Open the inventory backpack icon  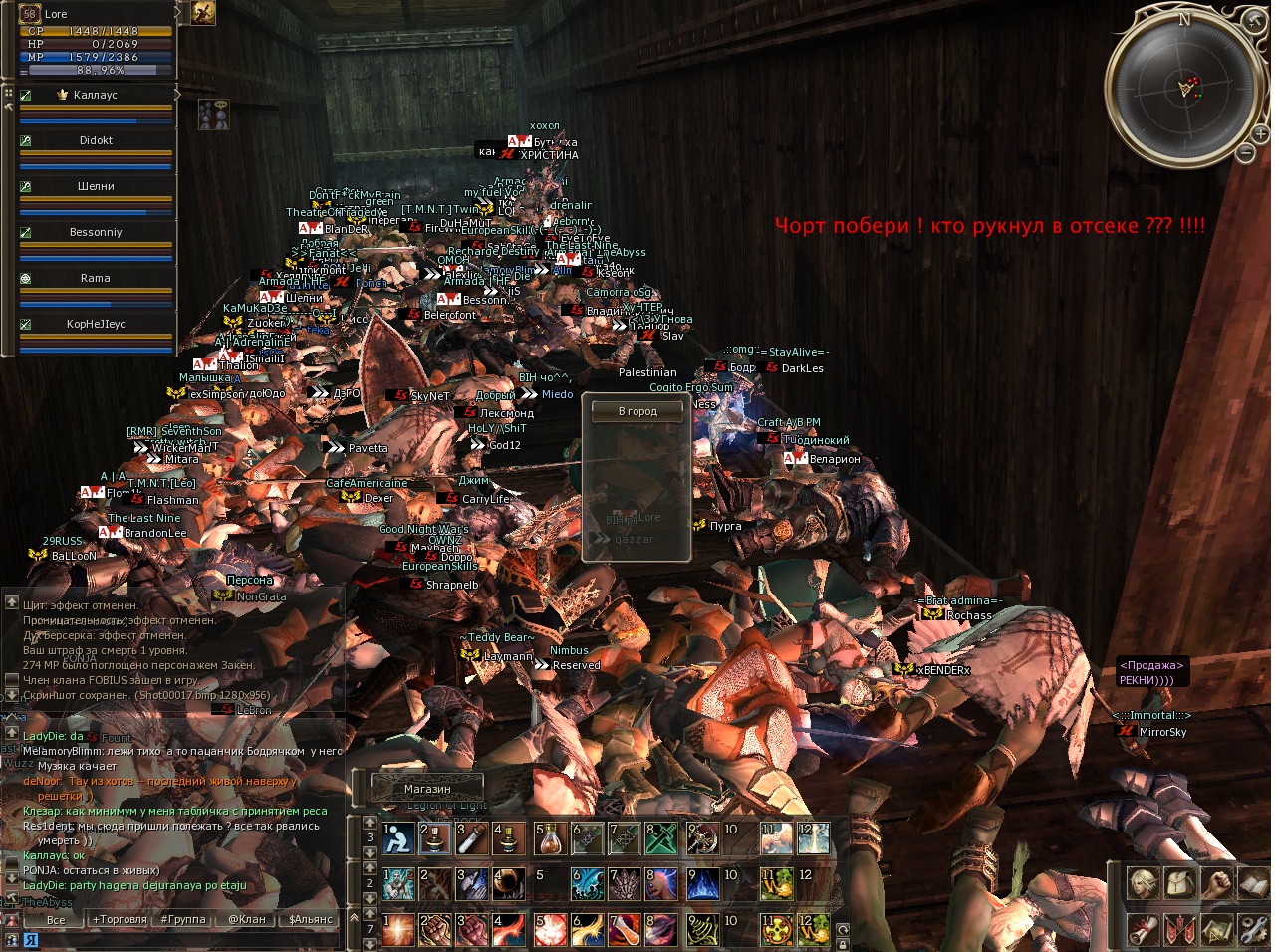1179,883
